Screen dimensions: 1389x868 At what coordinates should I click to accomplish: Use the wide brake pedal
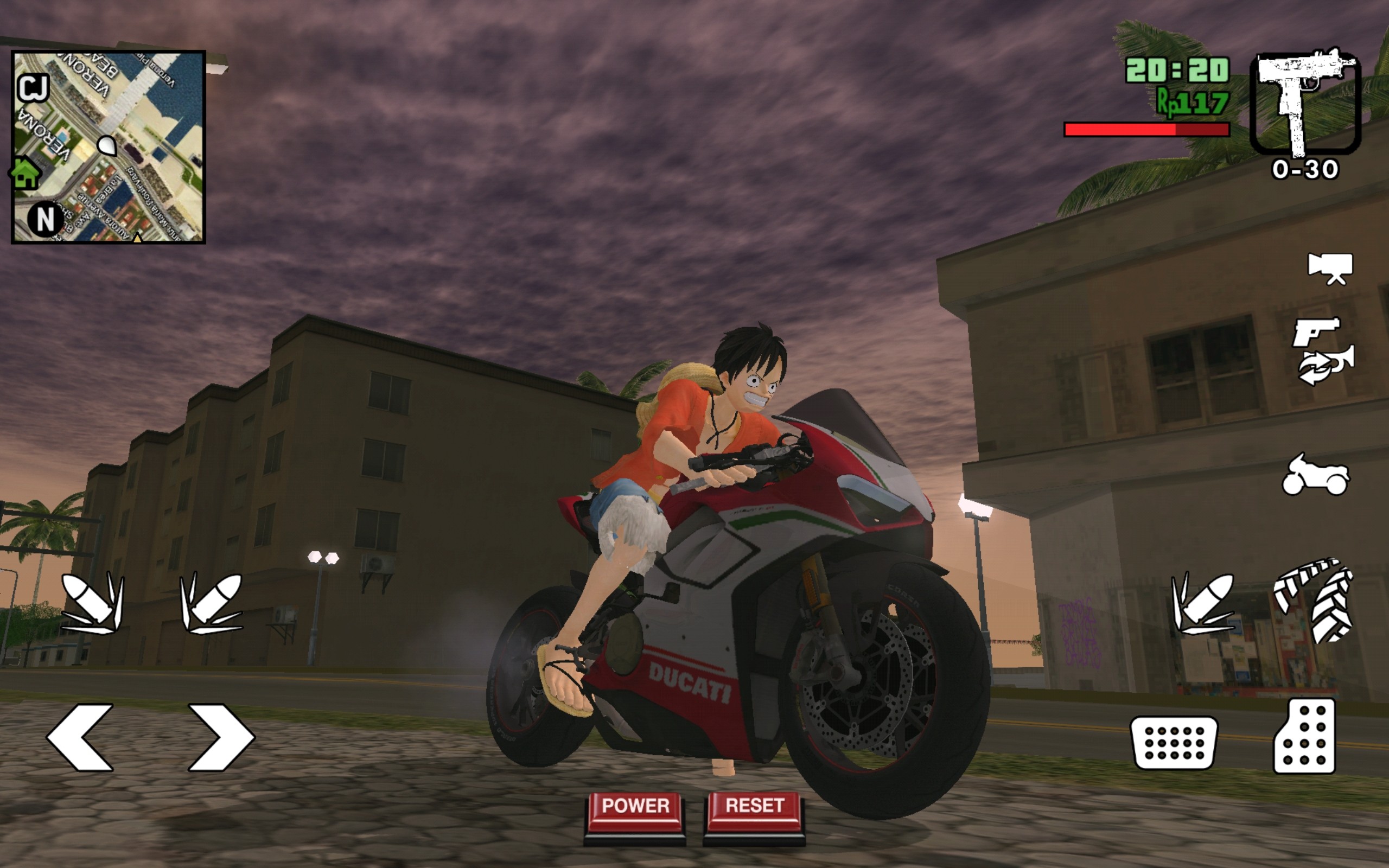(x=1174, y=743)
